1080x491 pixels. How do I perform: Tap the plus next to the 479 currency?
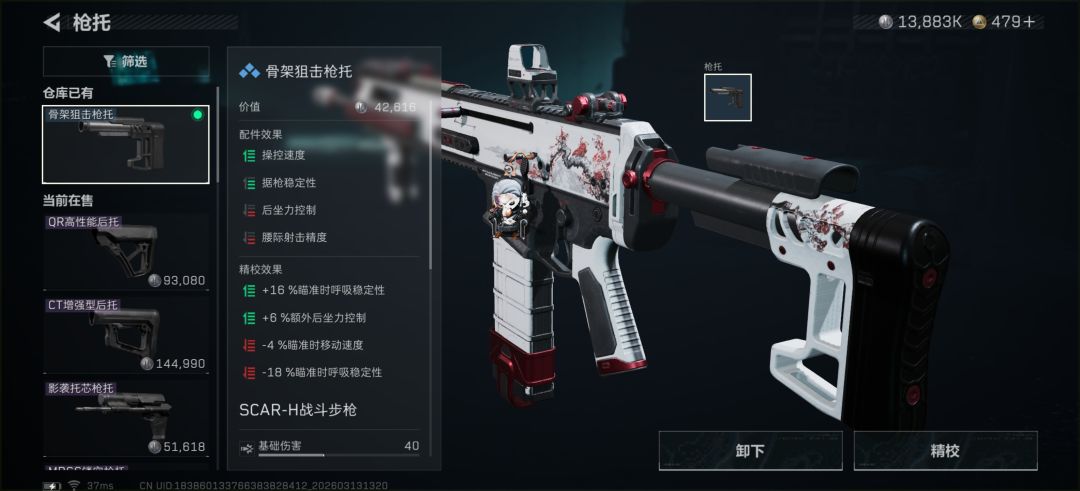tap(1027, 22)
